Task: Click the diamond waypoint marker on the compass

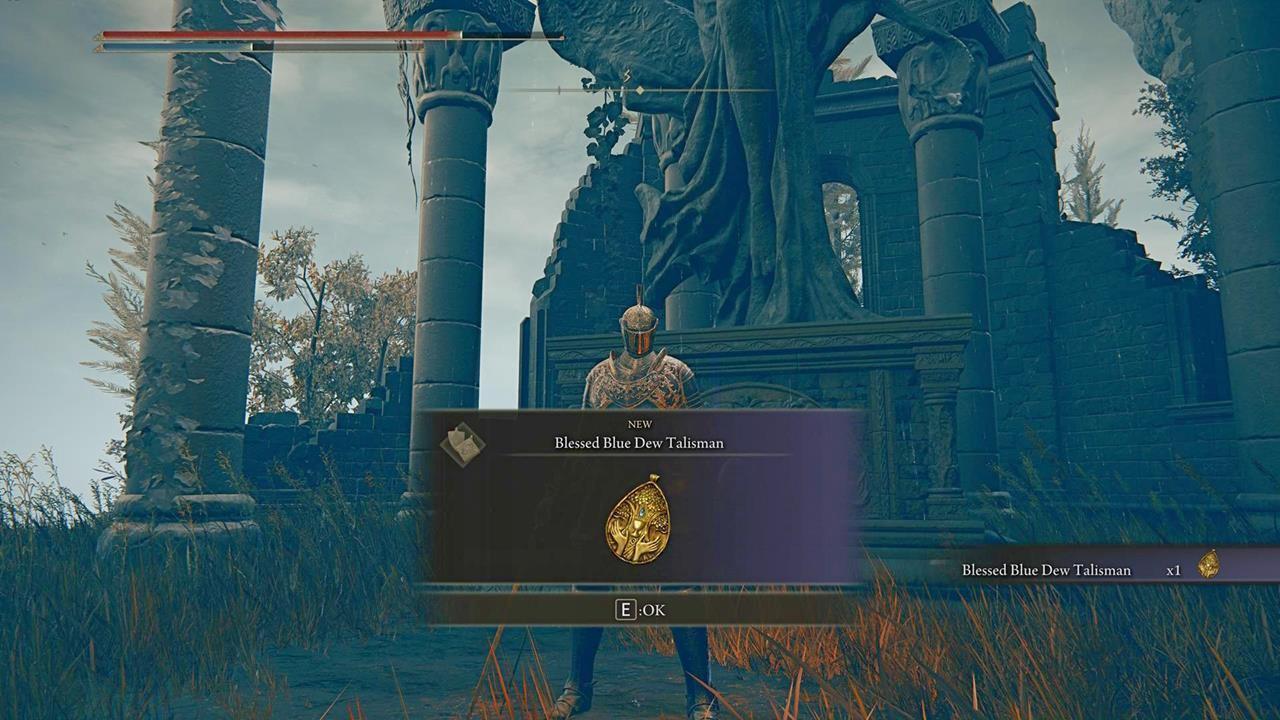Action: tap(640, 89)
